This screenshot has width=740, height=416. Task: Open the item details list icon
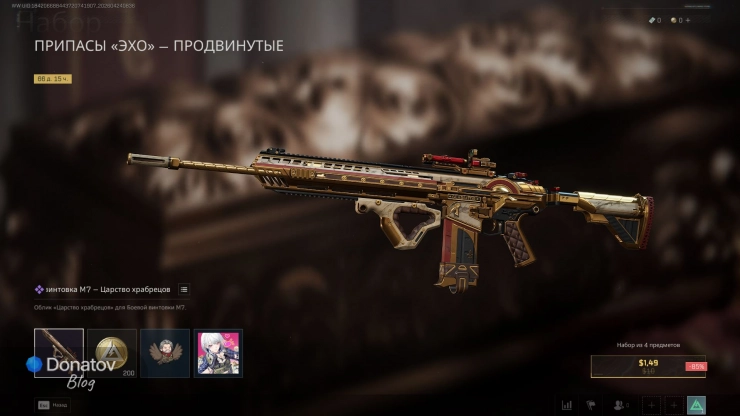tap(184, 290)
